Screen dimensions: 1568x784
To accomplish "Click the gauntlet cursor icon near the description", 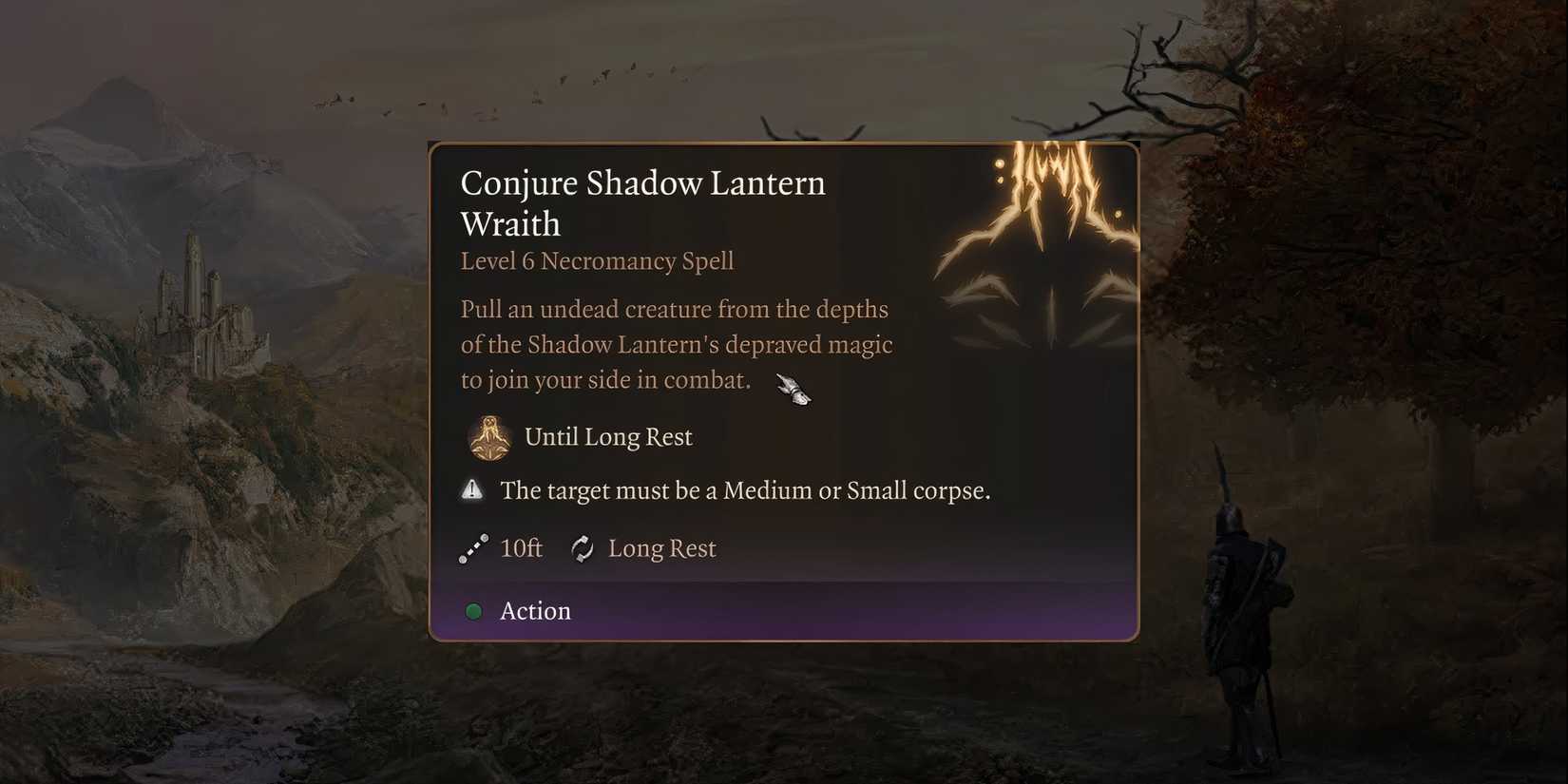I will [x=793, y=390].
